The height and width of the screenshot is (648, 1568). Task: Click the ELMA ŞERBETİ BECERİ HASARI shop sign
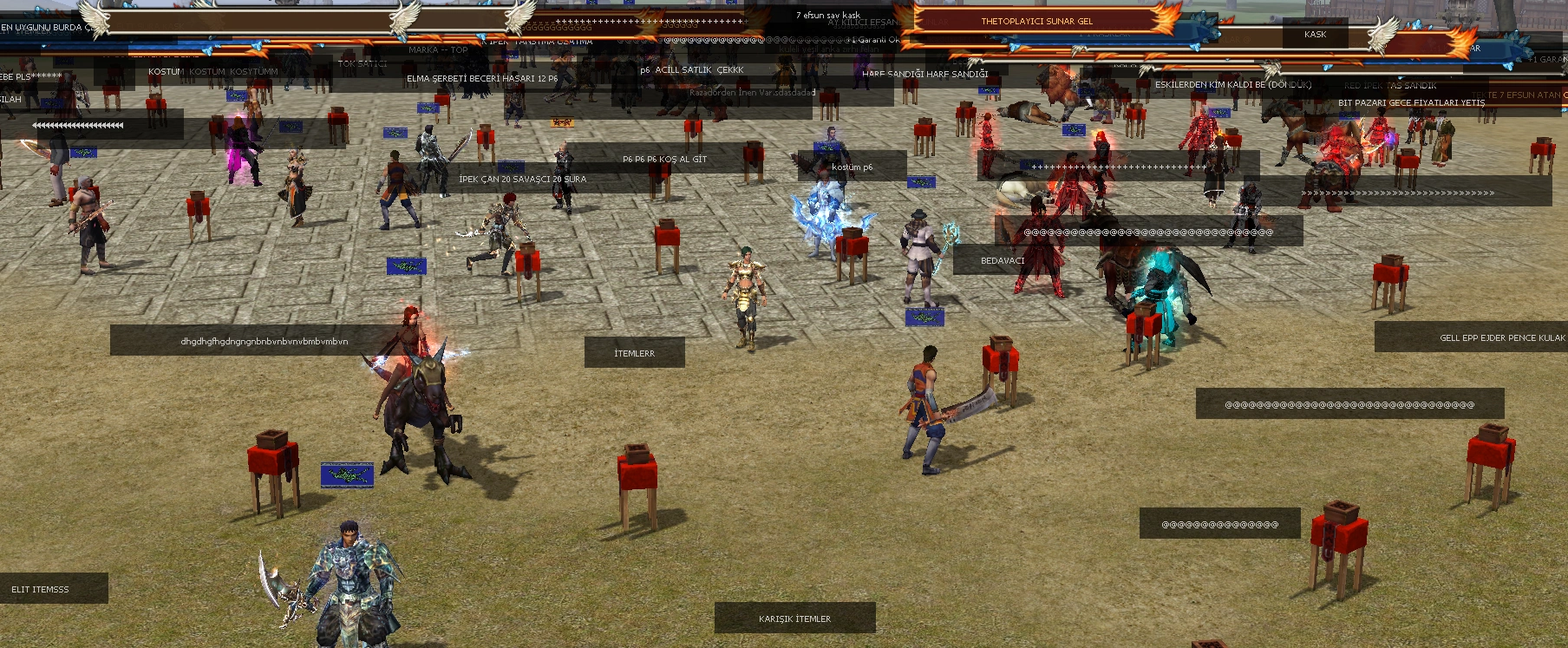(482, 78)
